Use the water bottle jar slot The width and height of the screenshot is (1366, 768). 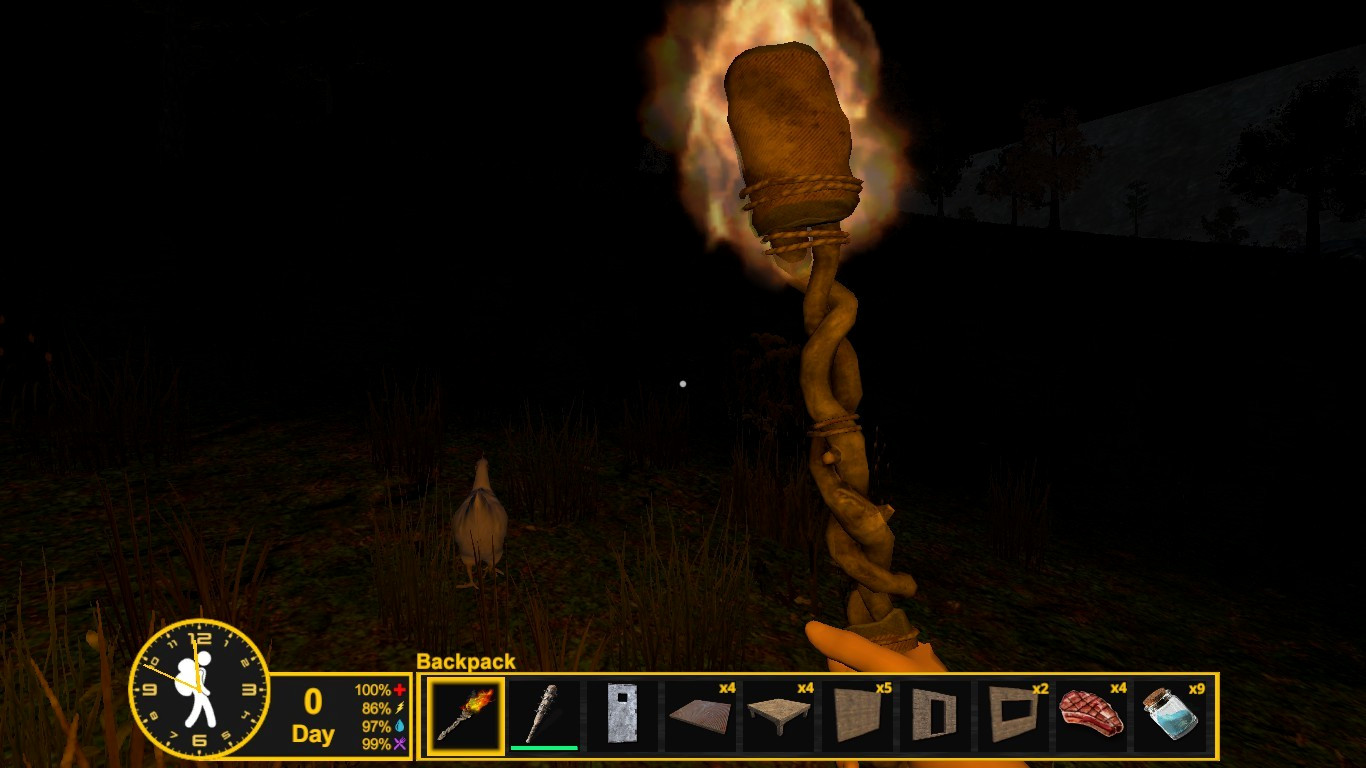tap(1169, 716)
